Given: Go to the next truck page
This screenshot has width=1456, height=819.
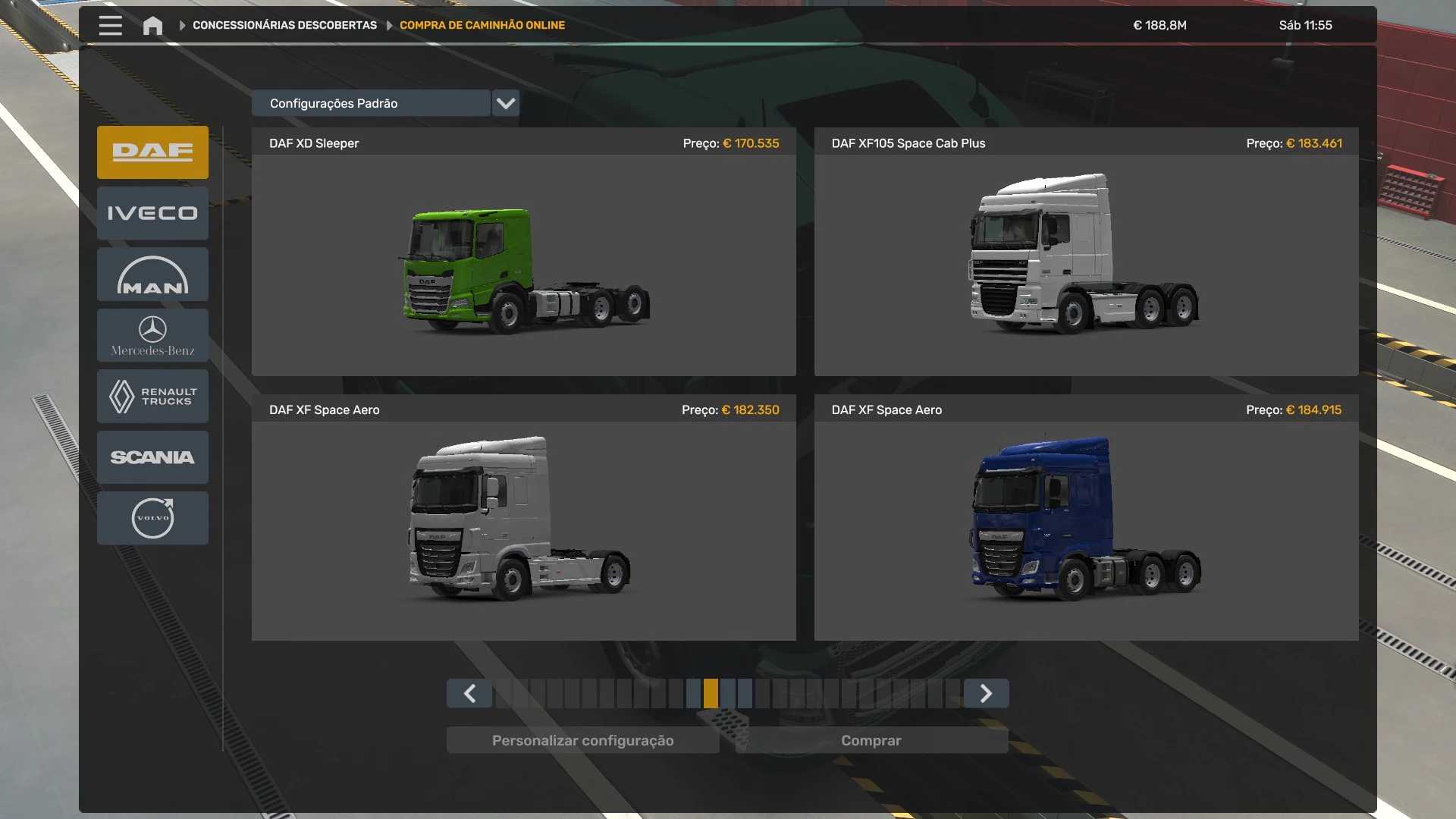Looking at the screenshot, I should point(986,693).
